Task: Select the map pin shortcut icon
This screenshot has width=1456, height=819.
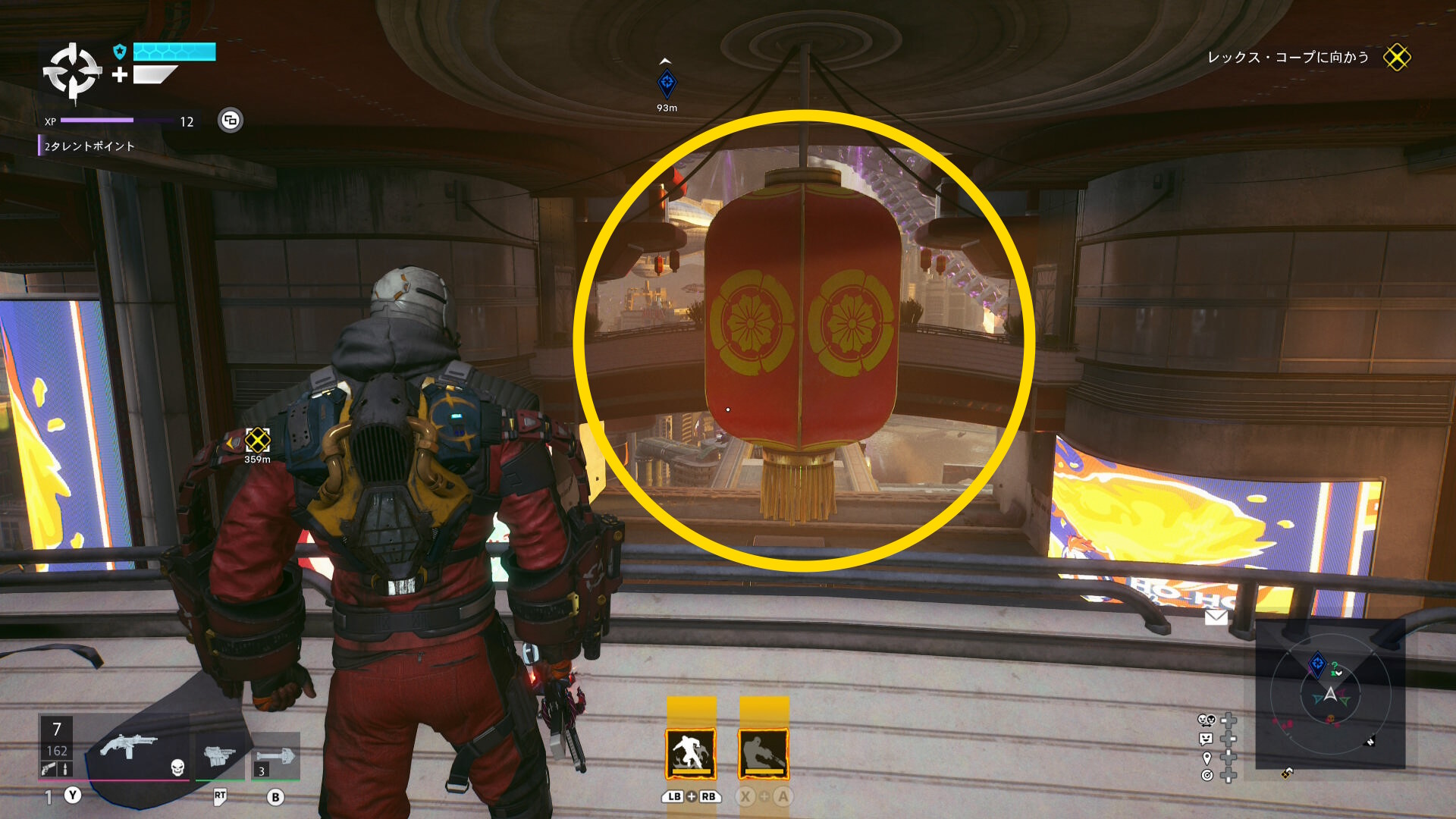Action: (x=1207, y=758)
